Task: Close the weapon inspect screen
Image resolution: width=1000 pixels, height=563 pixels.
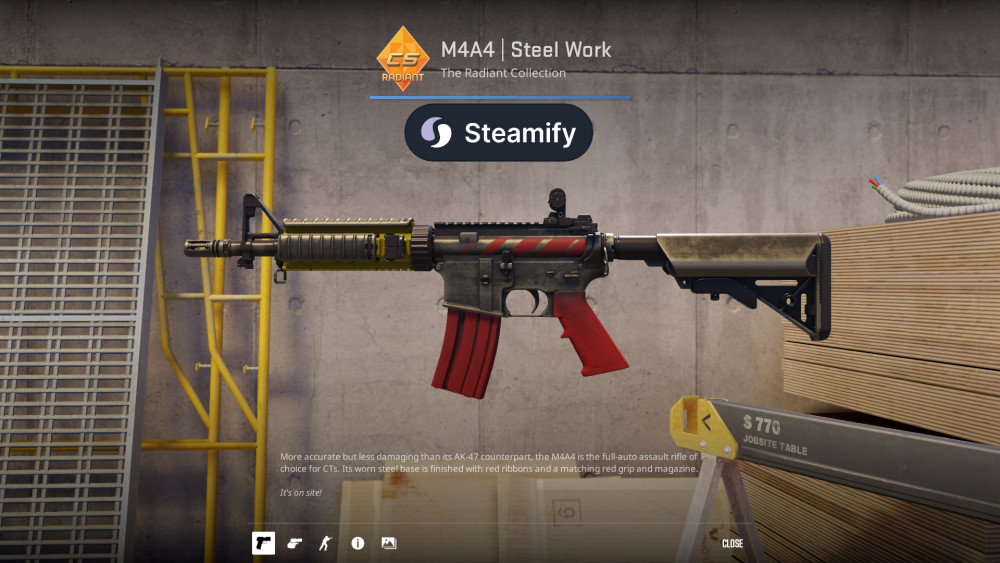Action: pos(732,544)
